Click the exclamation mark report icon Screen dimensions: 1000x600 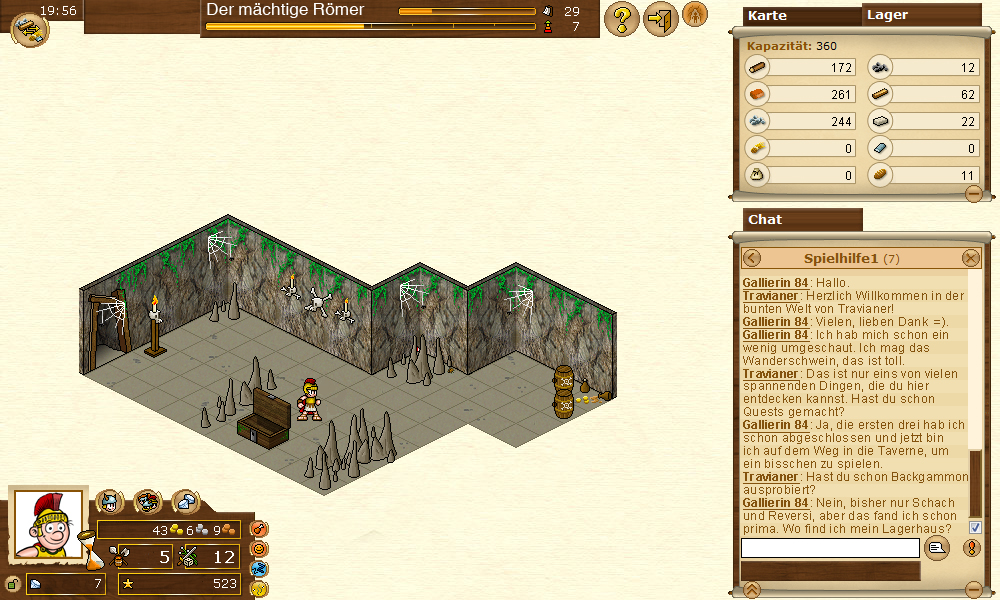point(971,547)
